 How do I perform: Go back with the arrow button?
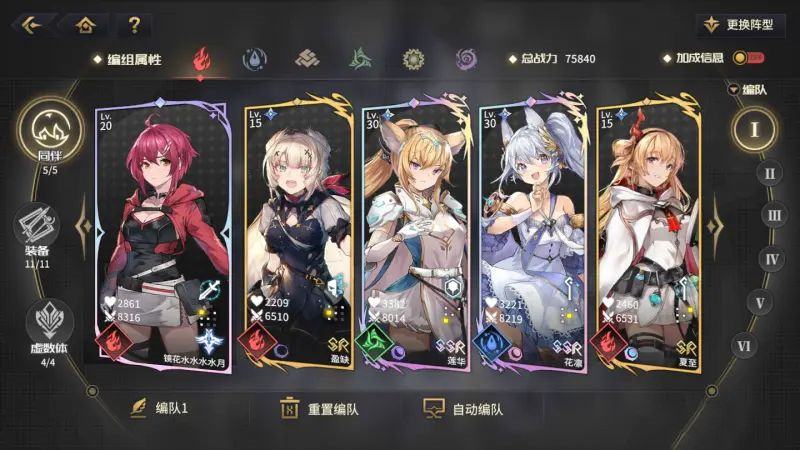point(30,24)
